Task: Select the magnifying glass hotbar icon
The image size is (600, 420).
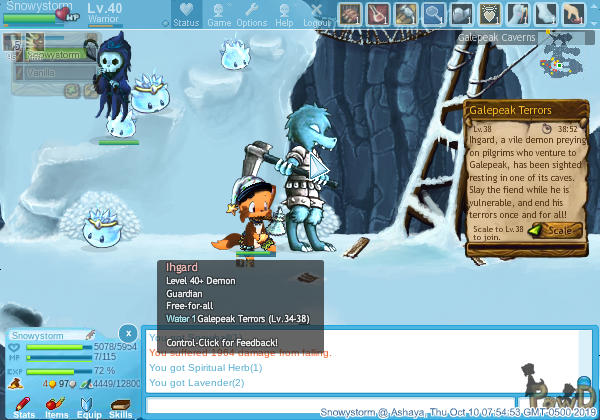Action: [434, 14]
